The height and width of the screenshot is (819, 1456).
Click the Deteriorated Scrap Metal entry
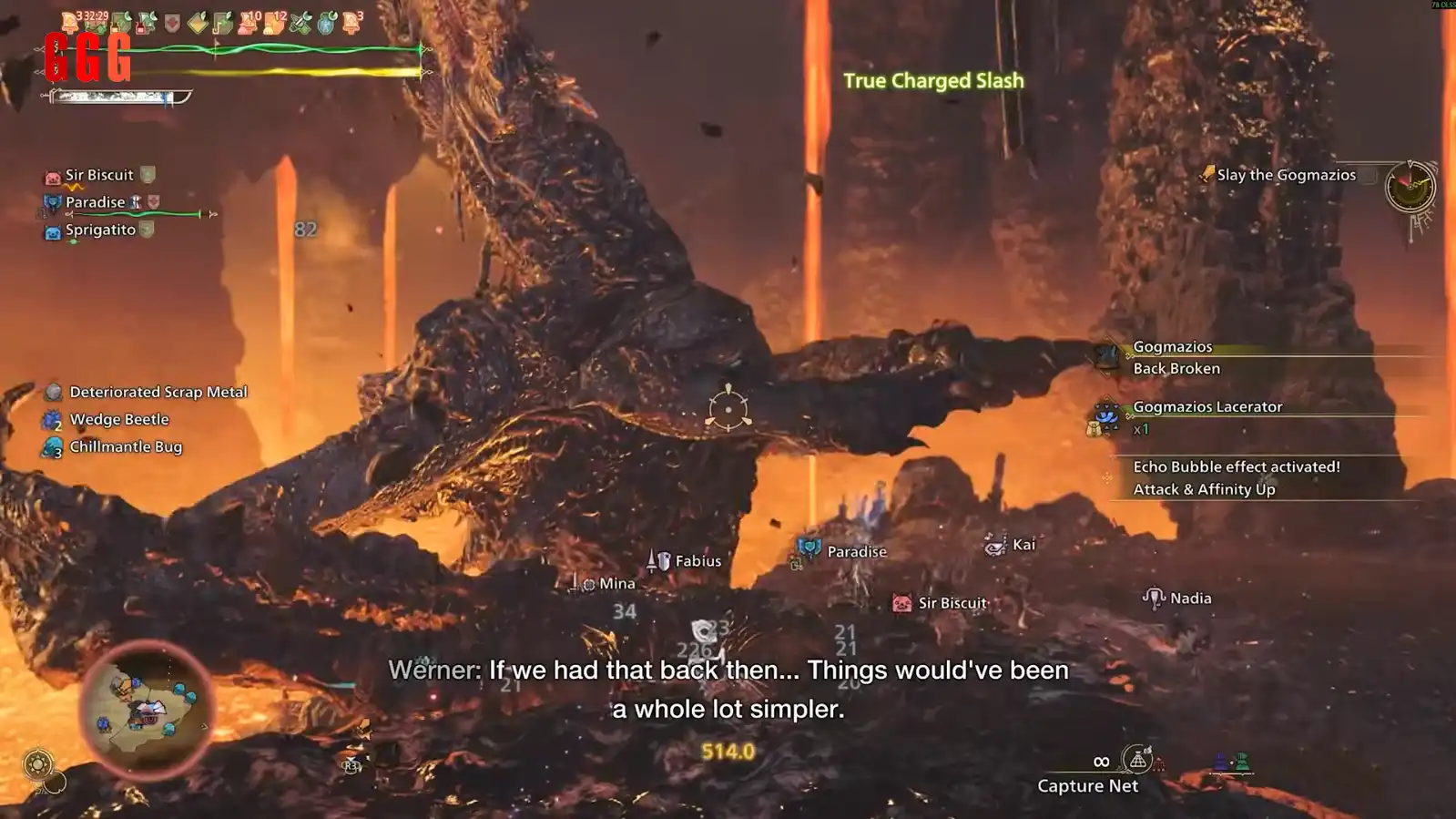coord(158,392)
